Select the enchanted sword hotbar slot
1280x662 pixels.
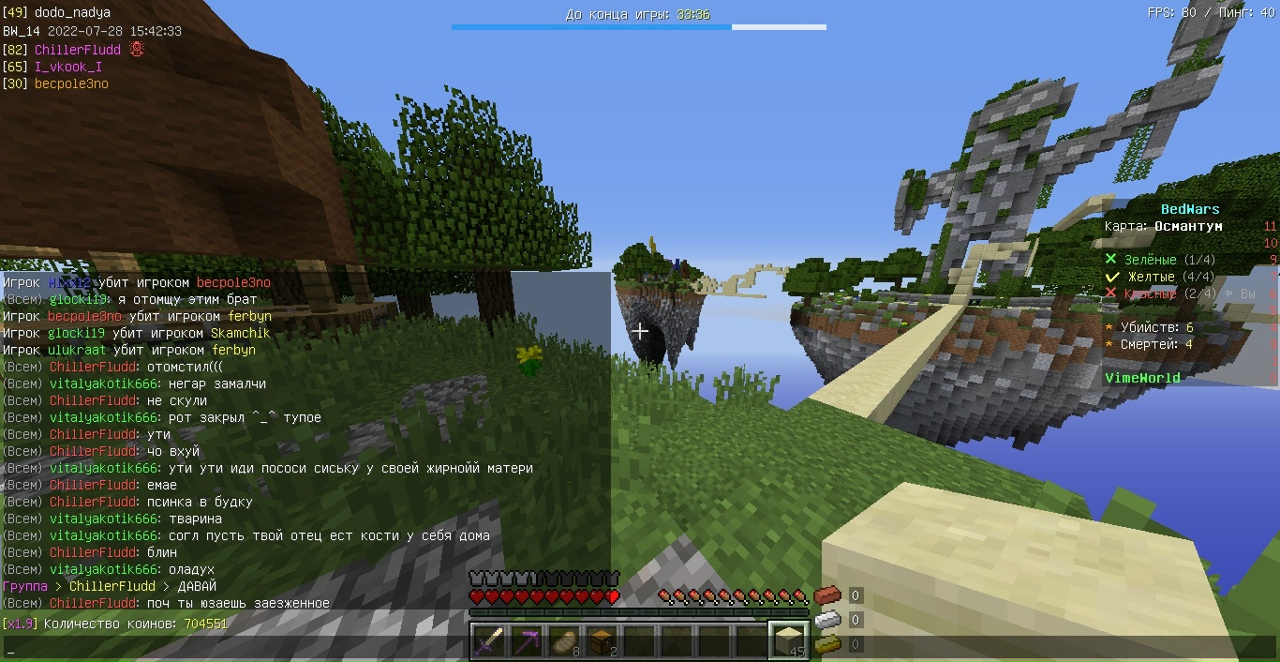click(x=488, y=640)
